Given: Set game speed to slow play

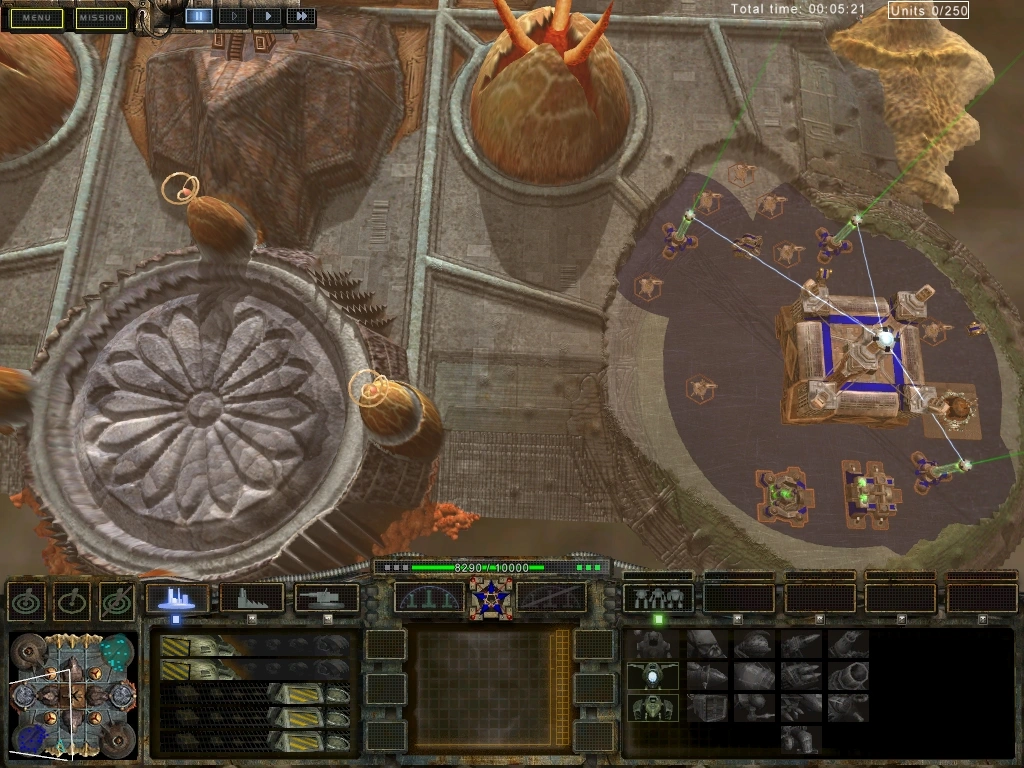Looking at the screenshot, I should [232, 16].
